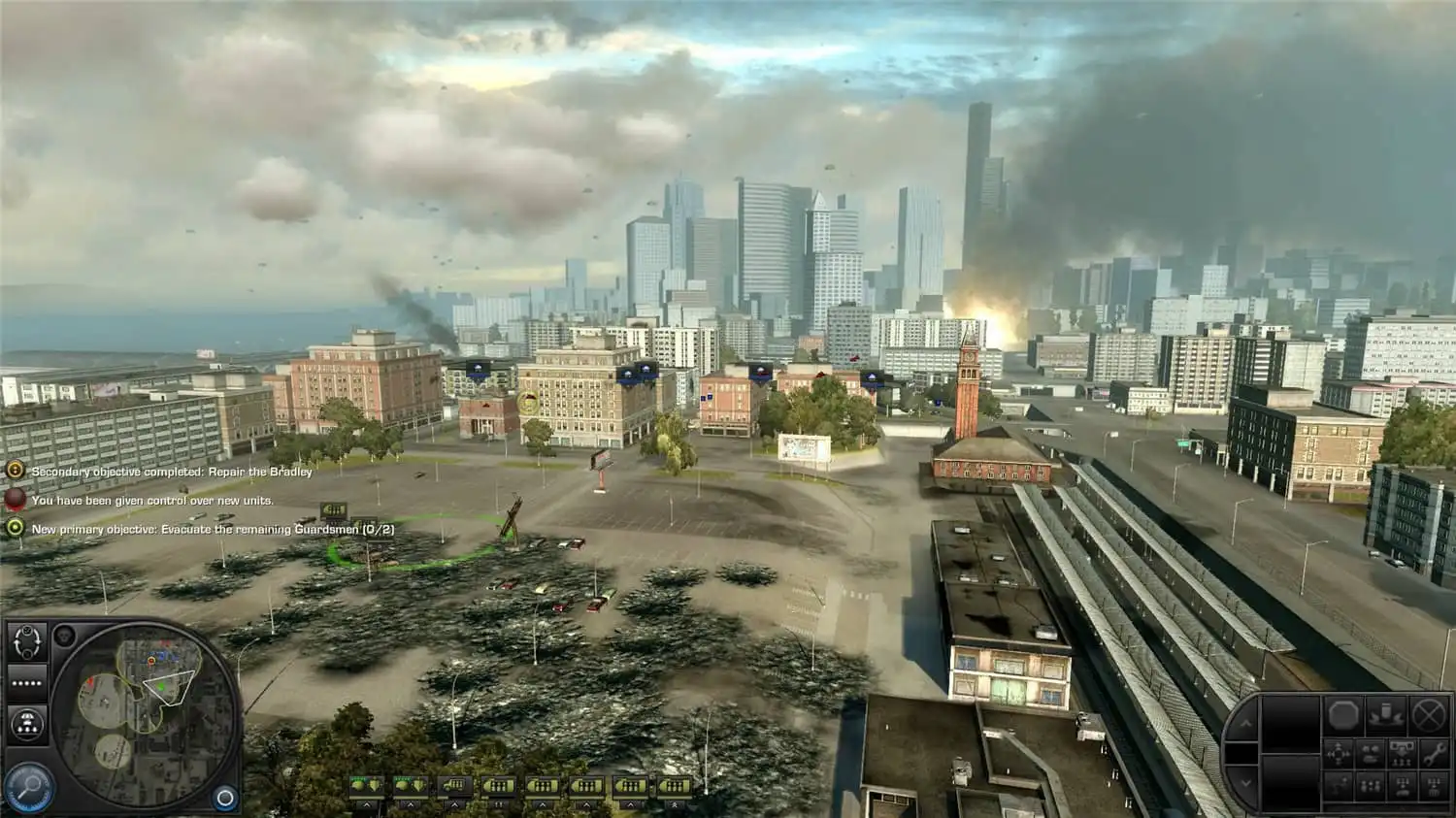Select the cancel order crossed-circle icon
The height and width of the screenshot is (818, 1456).
(1429, 715)
